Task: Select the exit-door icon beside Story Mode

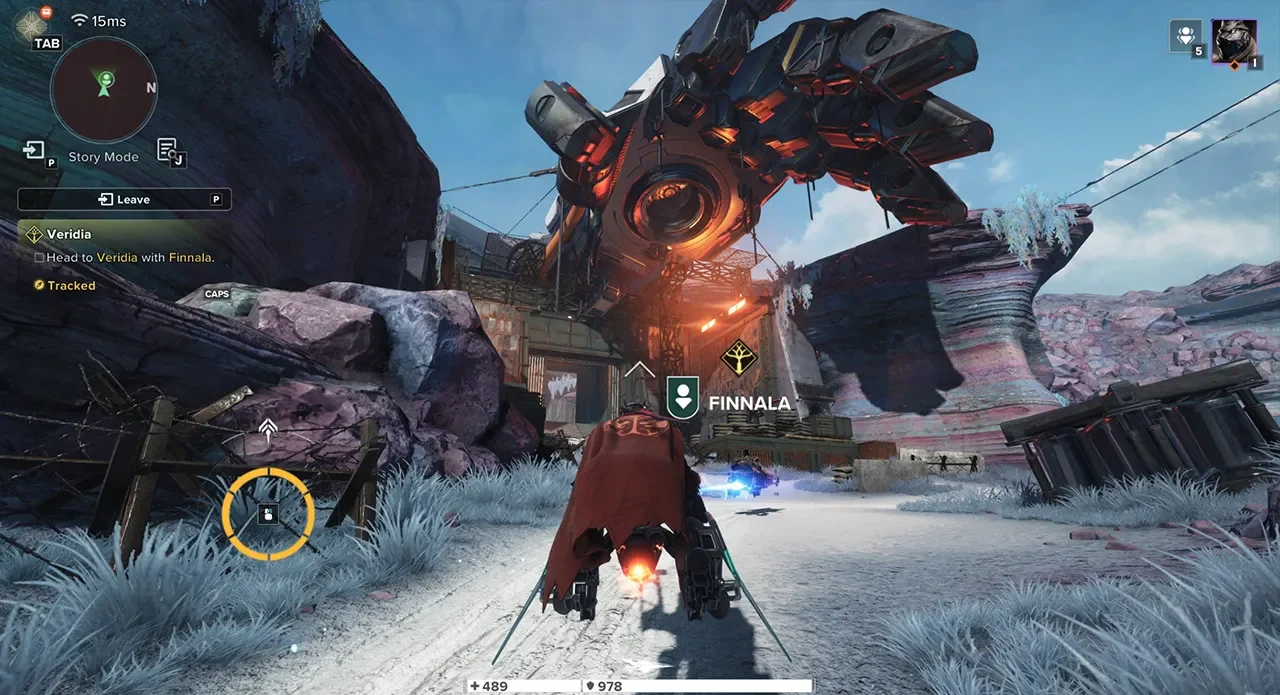Action: [x=34, y=150]
